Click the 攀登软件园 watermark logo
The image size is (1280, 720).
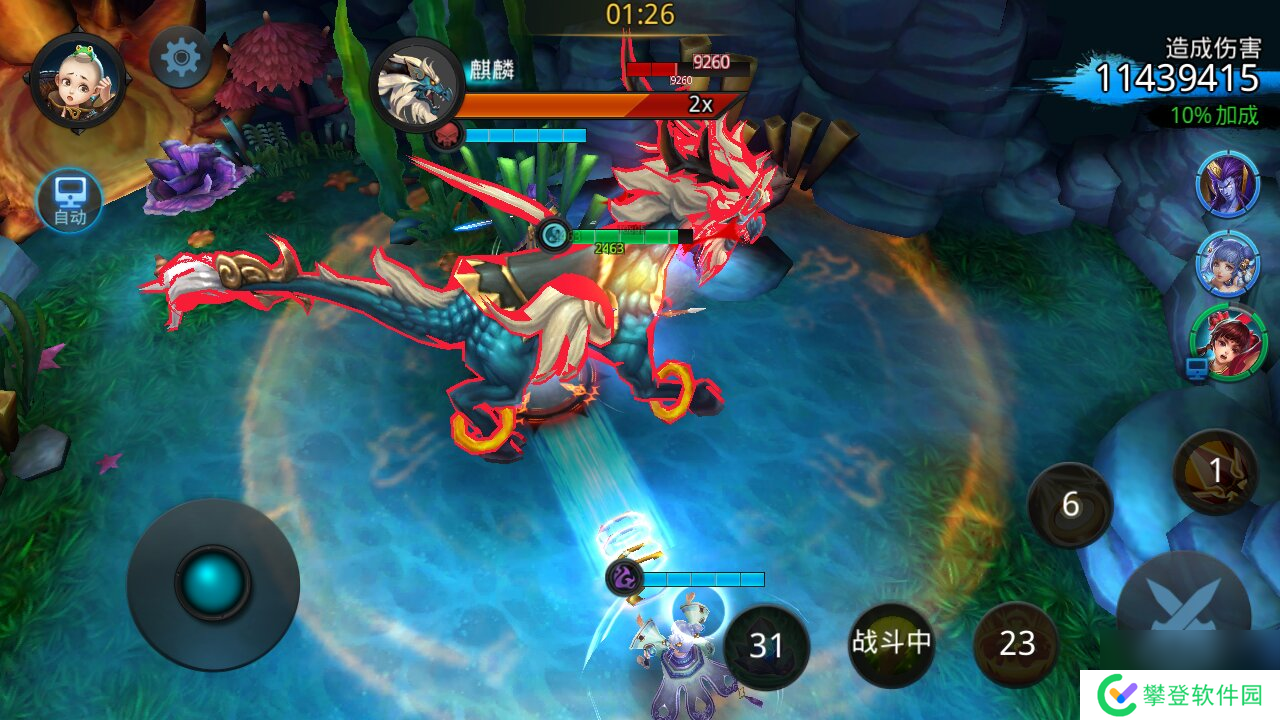coord(1180,695)
